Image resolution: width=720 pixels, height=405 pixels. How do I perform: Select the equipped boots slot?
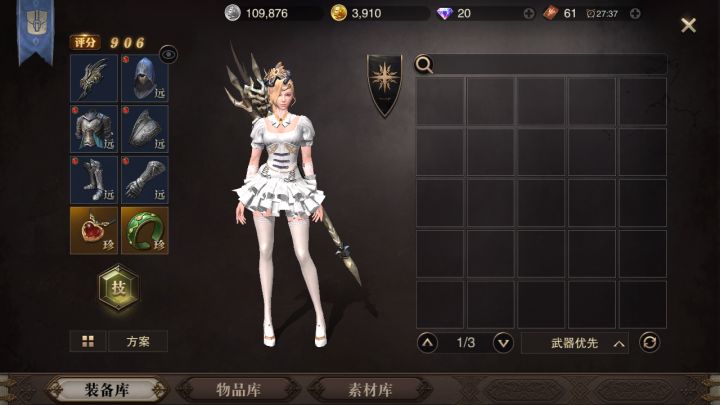tap(94, 178)
